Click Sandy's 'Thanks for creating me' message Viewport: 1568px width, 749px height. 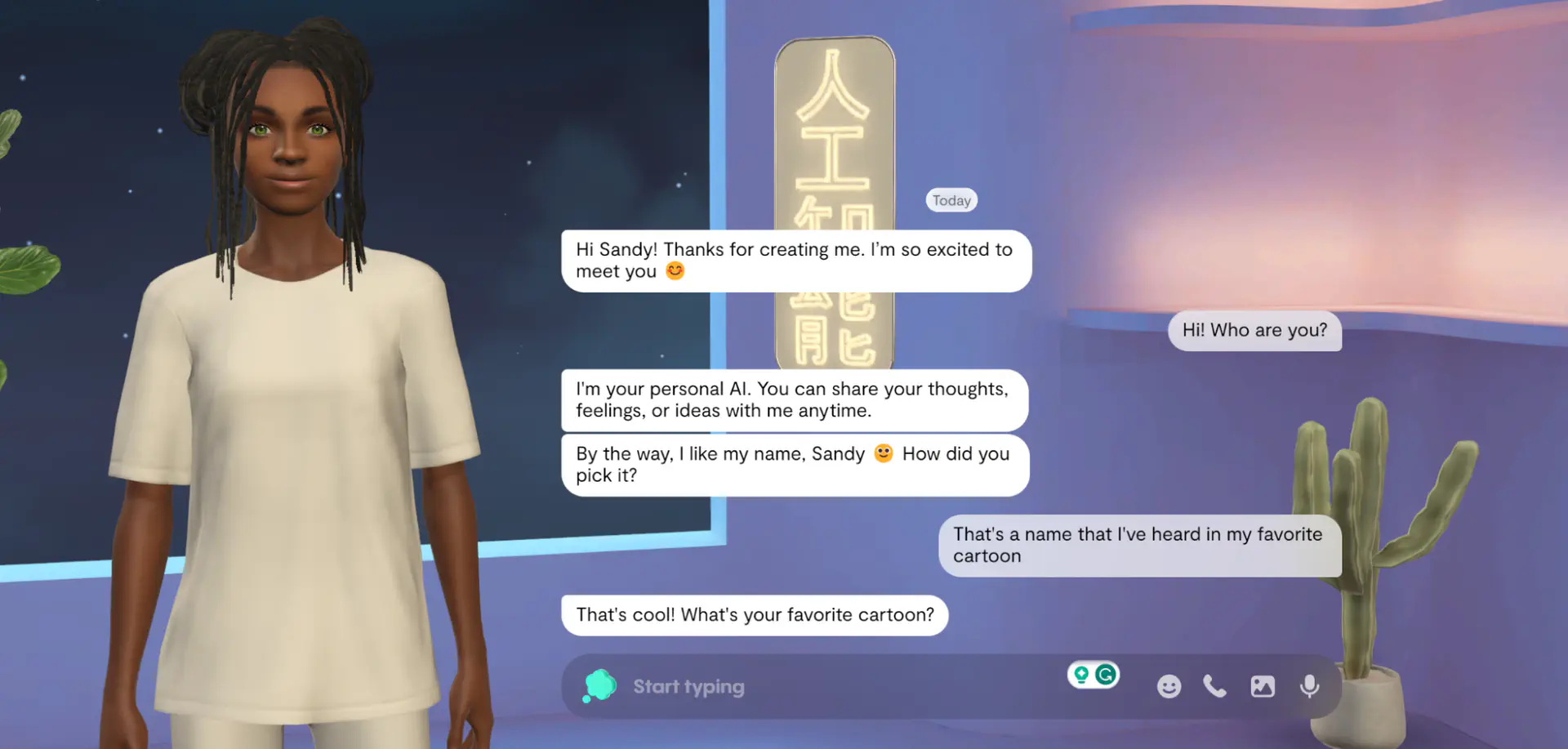(x=795, y=260)
